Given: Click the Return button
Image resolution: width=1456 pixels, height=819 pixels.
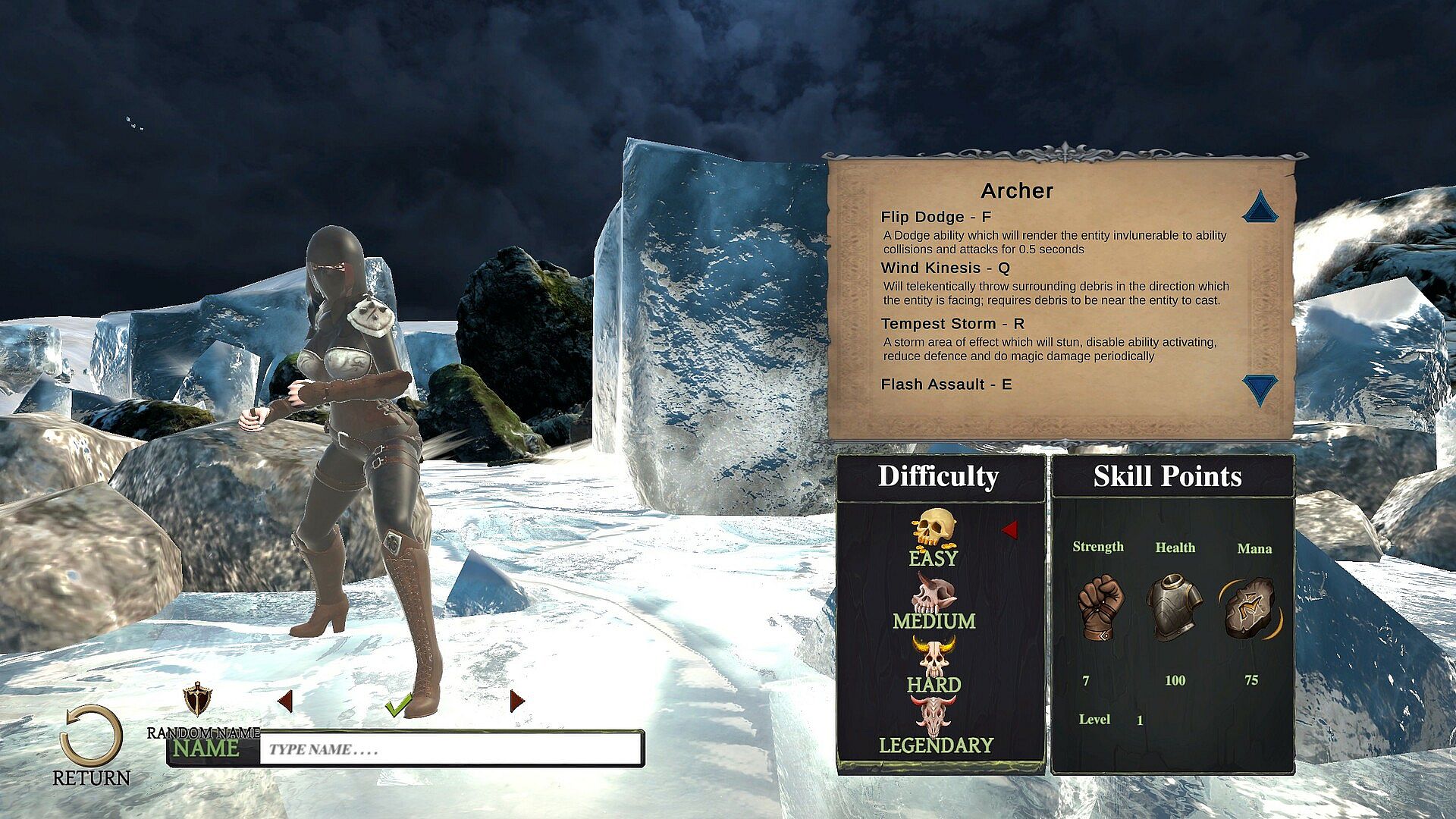Looking at the screenshot, I should tap(91, 743).
